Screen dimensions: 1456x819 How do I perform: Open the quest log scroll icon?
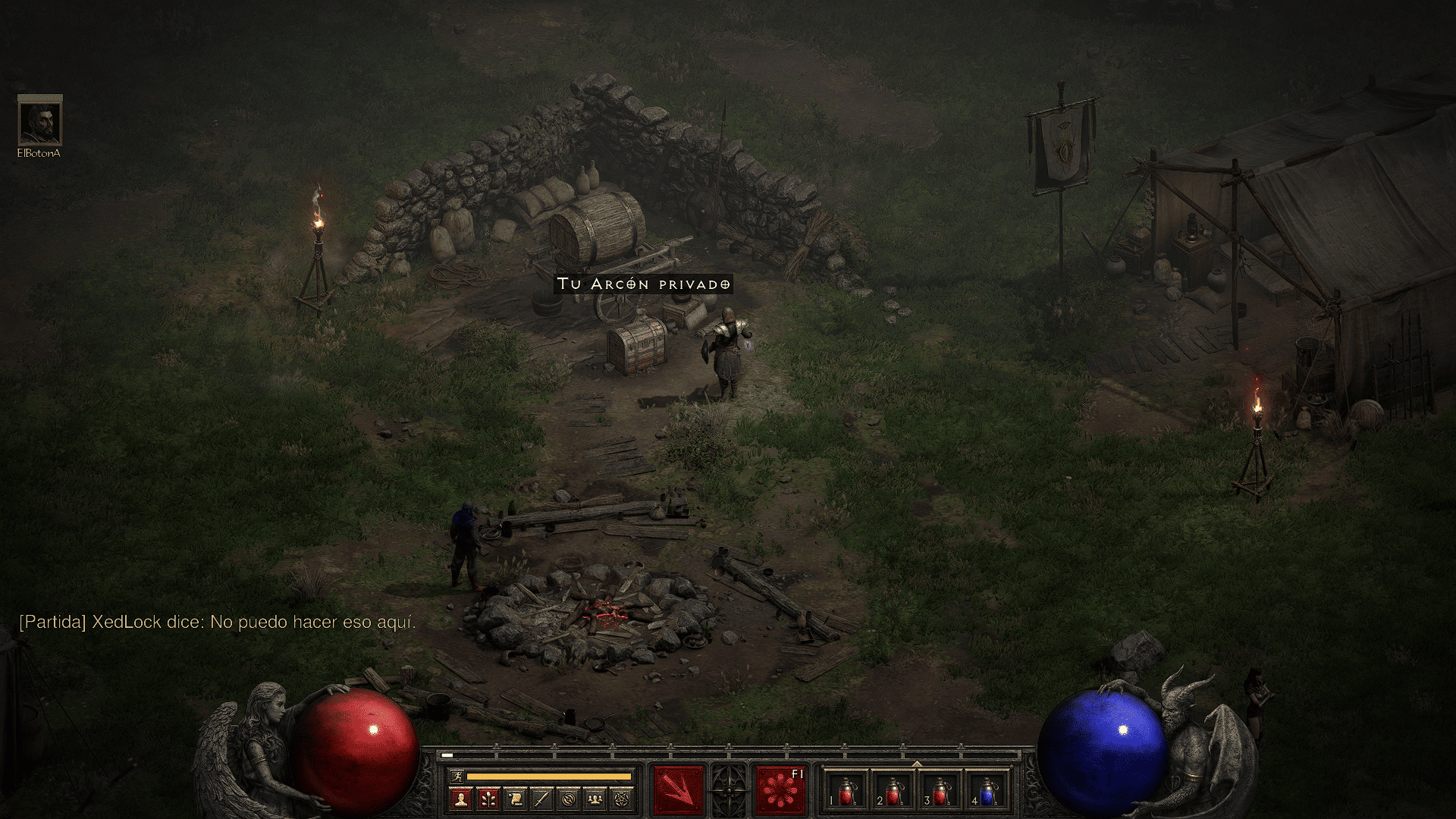pyautogui.click(x=516, y=799)
